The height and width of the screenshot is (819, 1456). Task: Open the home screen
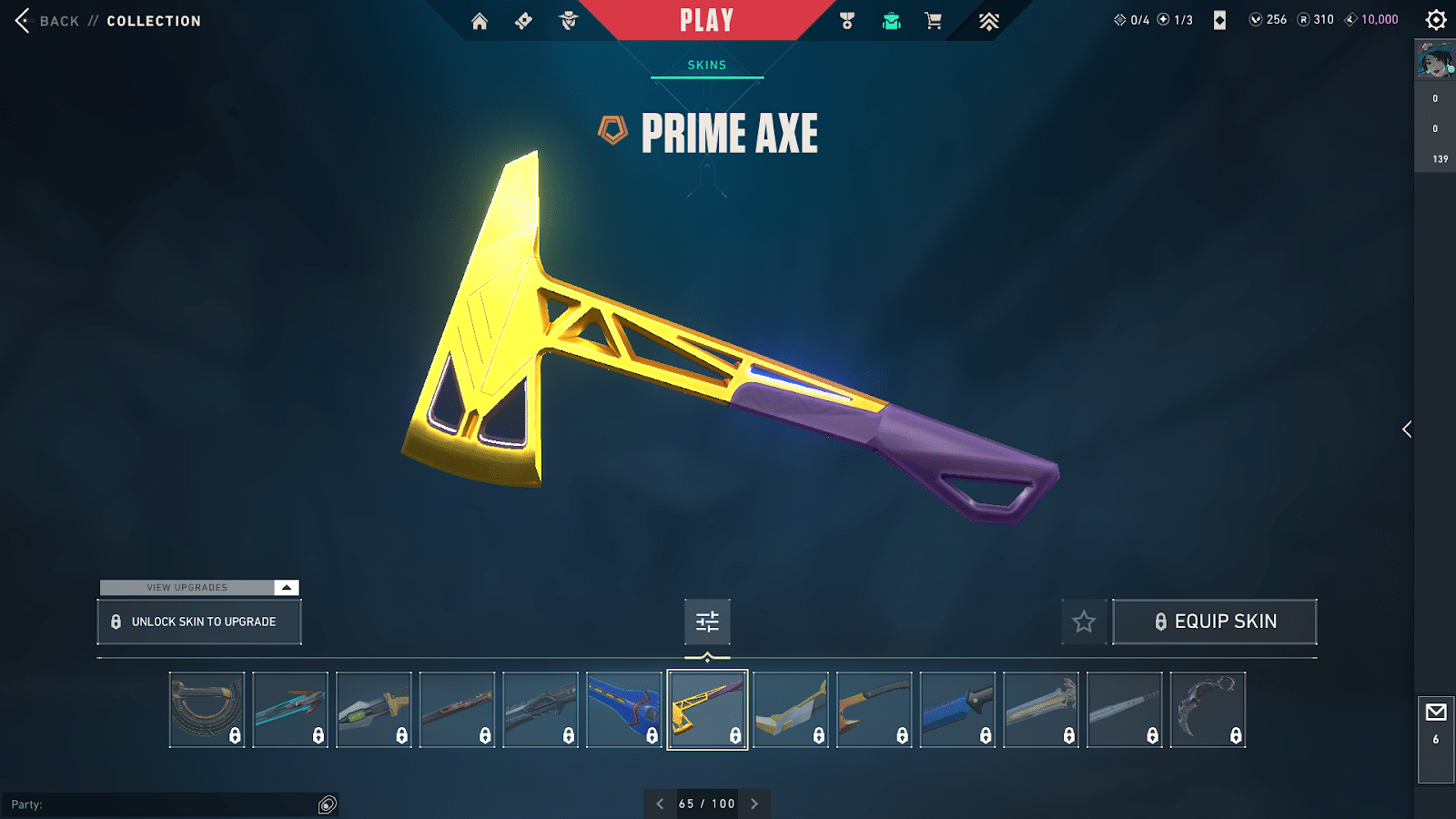tap(480, 21)
